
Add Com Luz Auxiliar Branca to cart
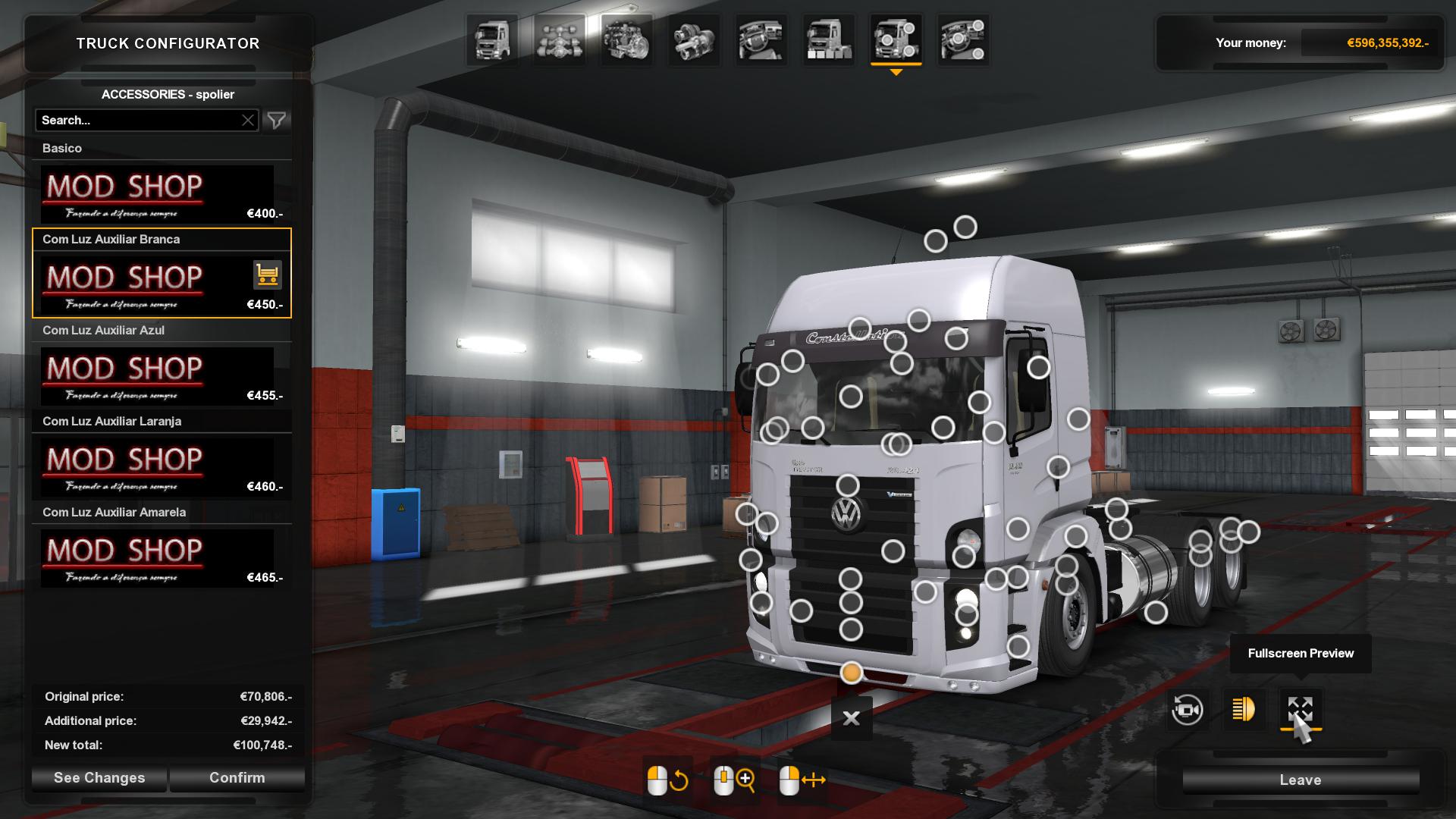267,275
